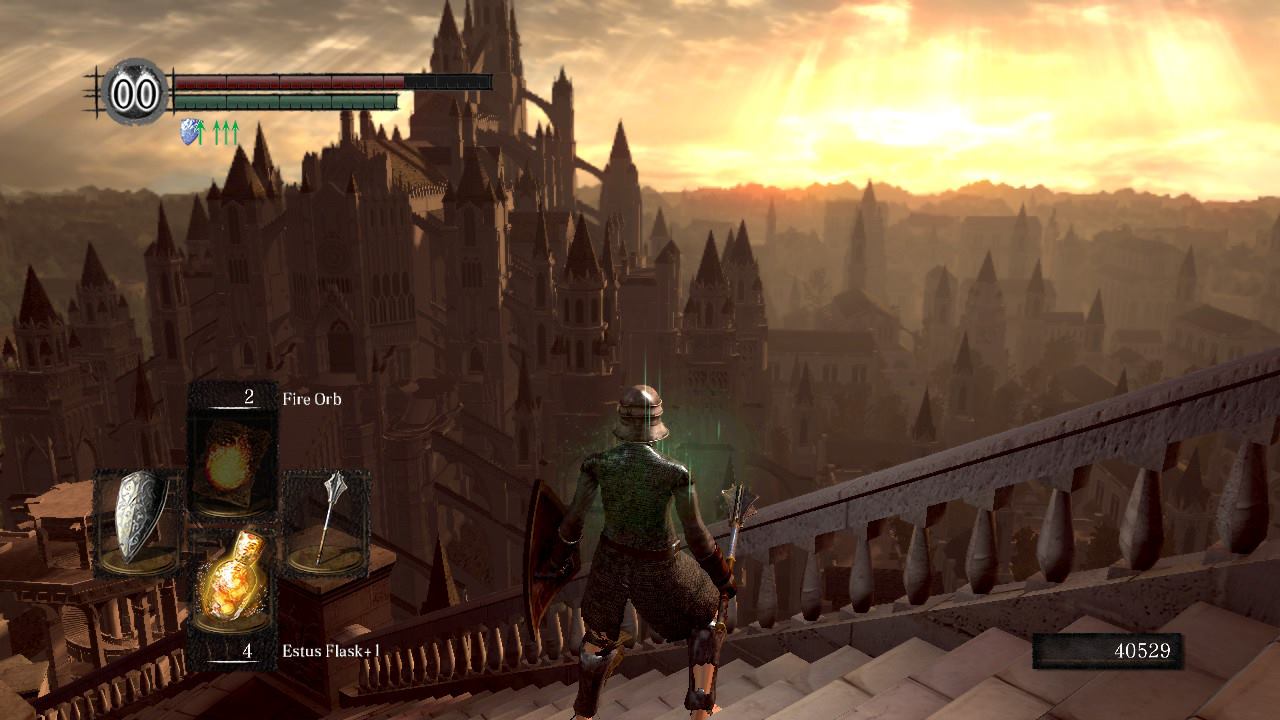Screen dimensions: 1280x720
Task: Click the blue shield status buff icon
Action: point(189,131)
